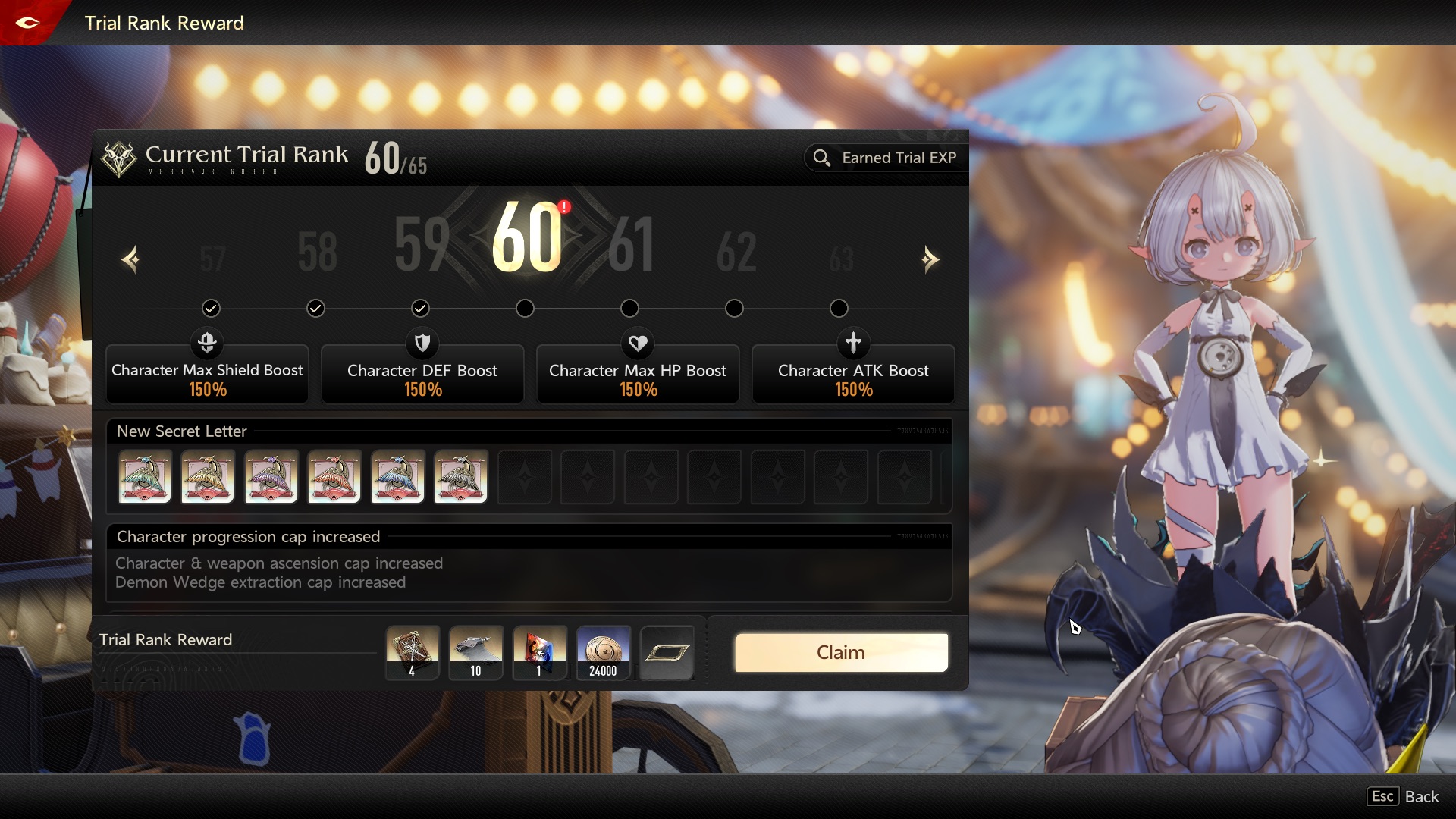Image resolution: width=1456 pixels, height=819 pixels.
Task: Inspect the red and blue reward item
Action: coord(539,652)
